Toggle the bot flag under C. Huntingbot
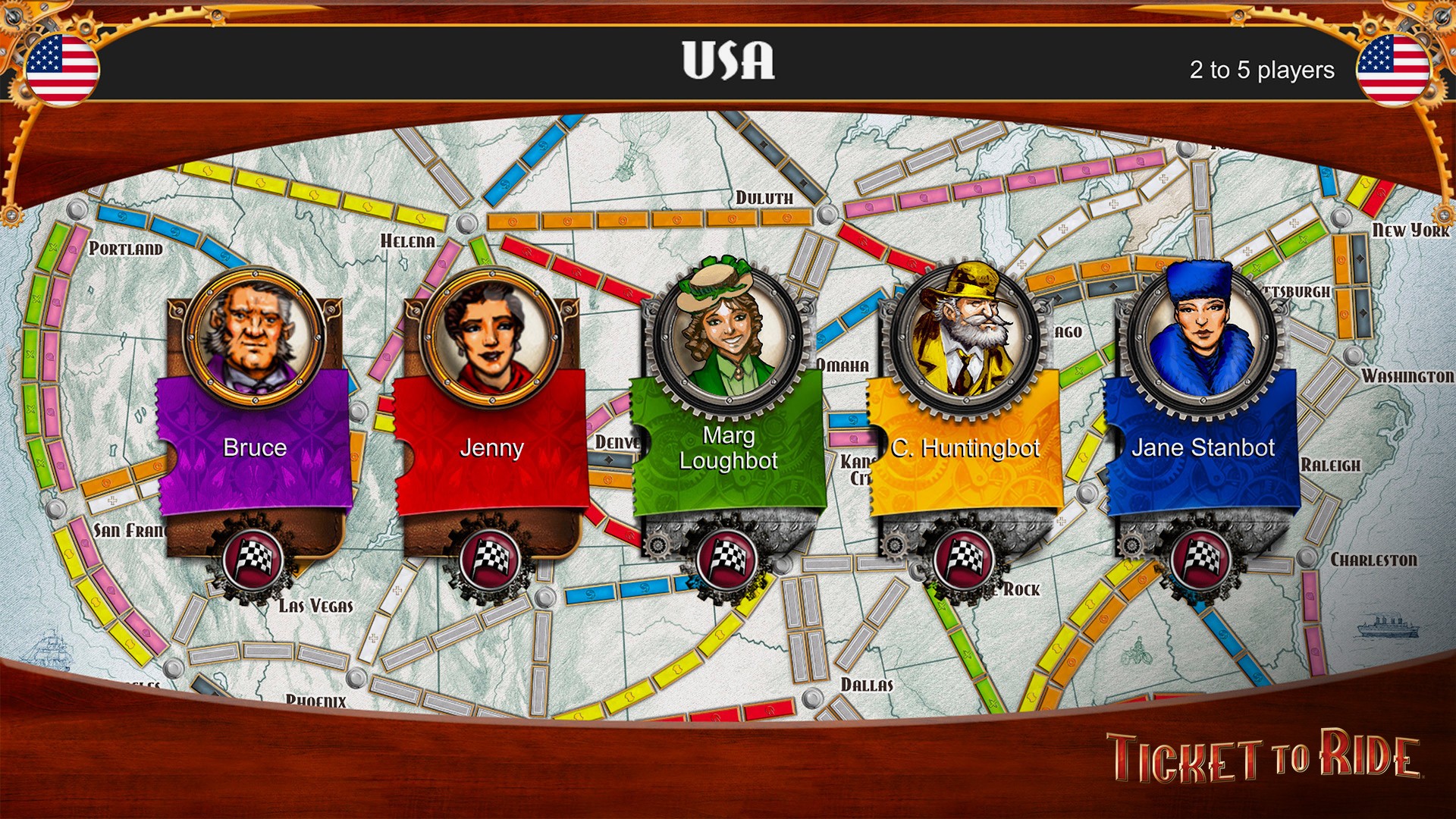 coord(965,559)
